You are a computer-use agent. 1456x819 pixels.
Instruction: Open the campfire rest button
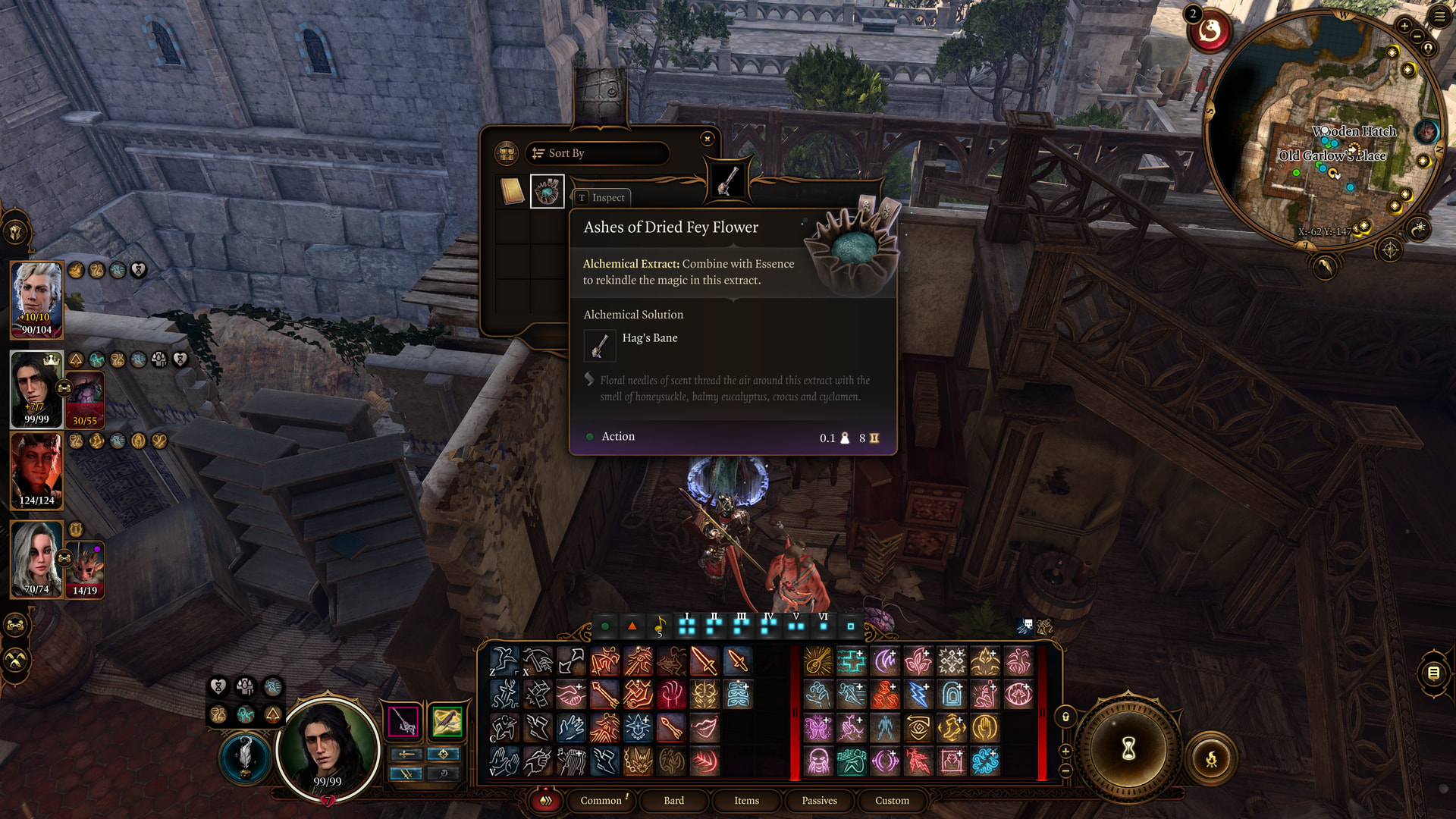tap(1211, 758)
